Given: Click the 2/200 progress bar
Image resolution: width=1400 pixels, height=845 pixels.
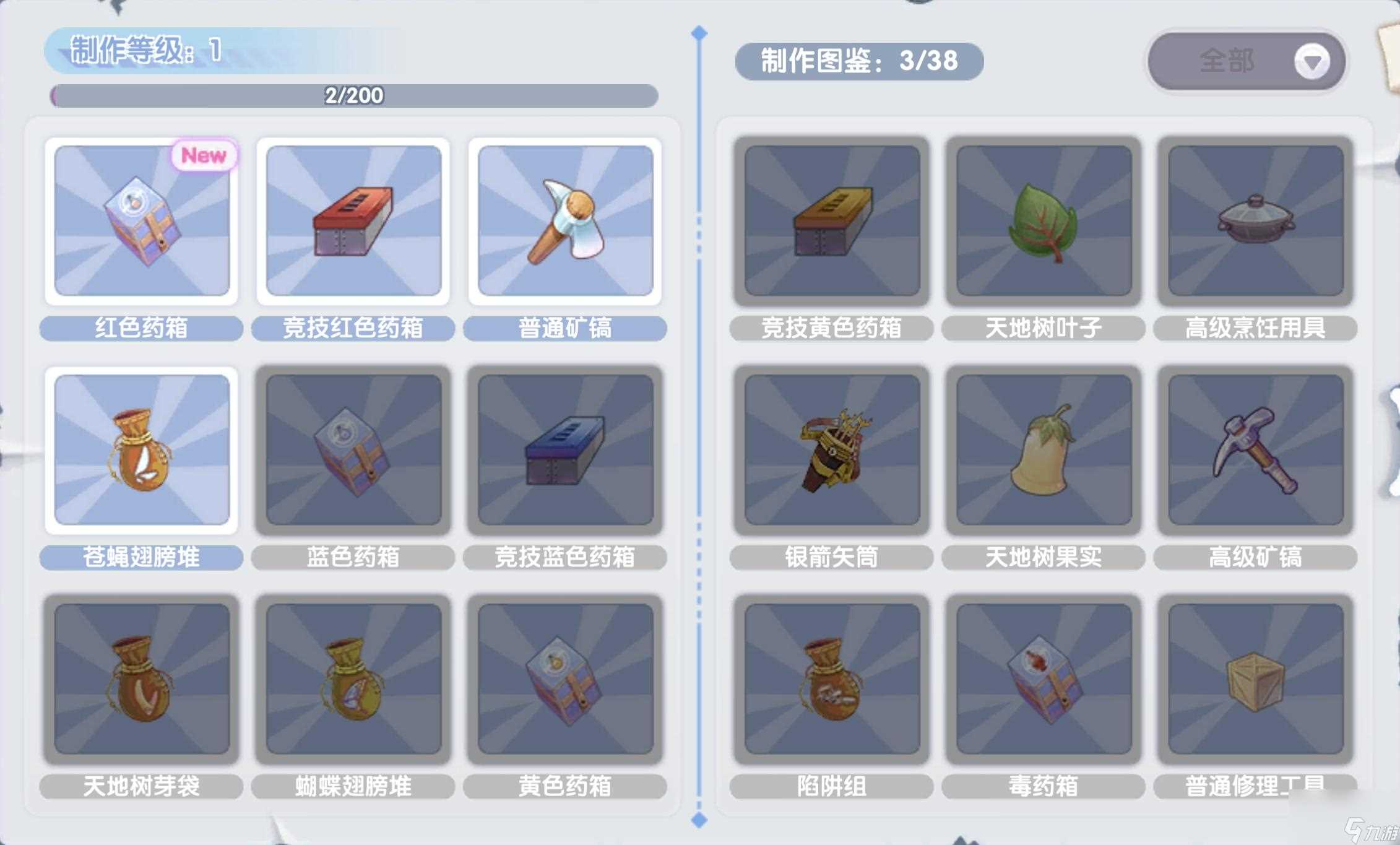Looking at the screenshot, I should (353, 97).
